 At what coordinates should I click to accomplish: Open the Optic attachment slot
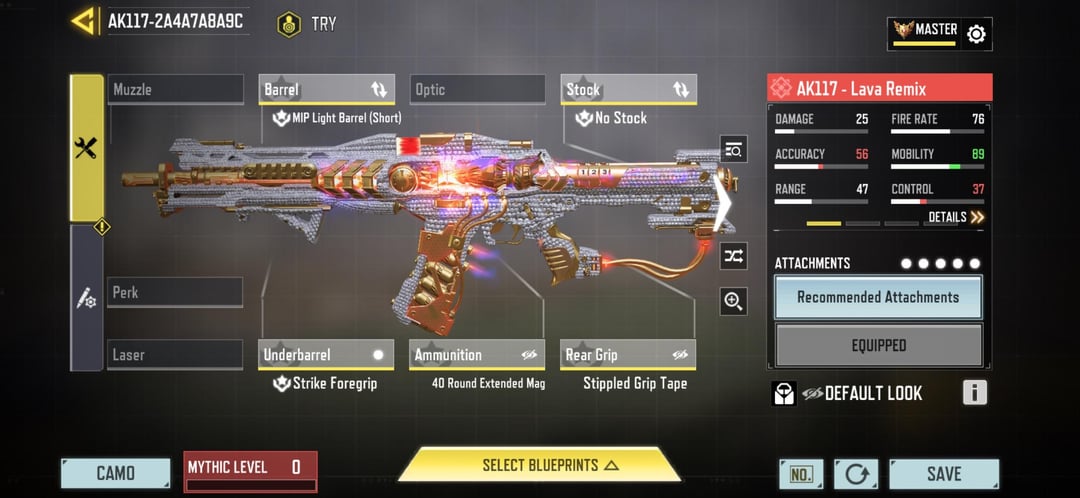click(476, 89)
